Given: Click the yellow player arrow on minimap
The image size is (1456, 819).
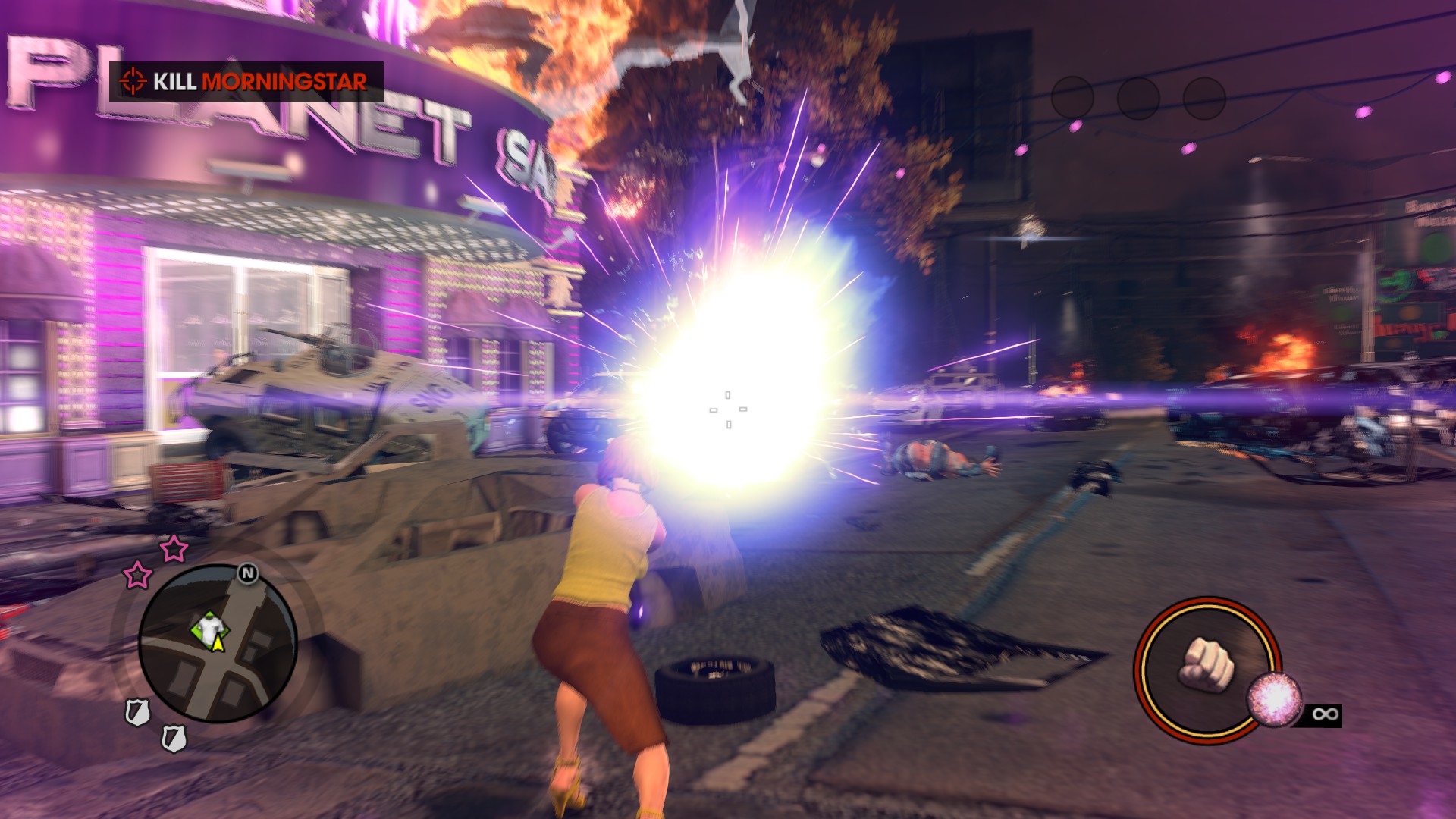Looking at the screenshot, I should 218,643.
